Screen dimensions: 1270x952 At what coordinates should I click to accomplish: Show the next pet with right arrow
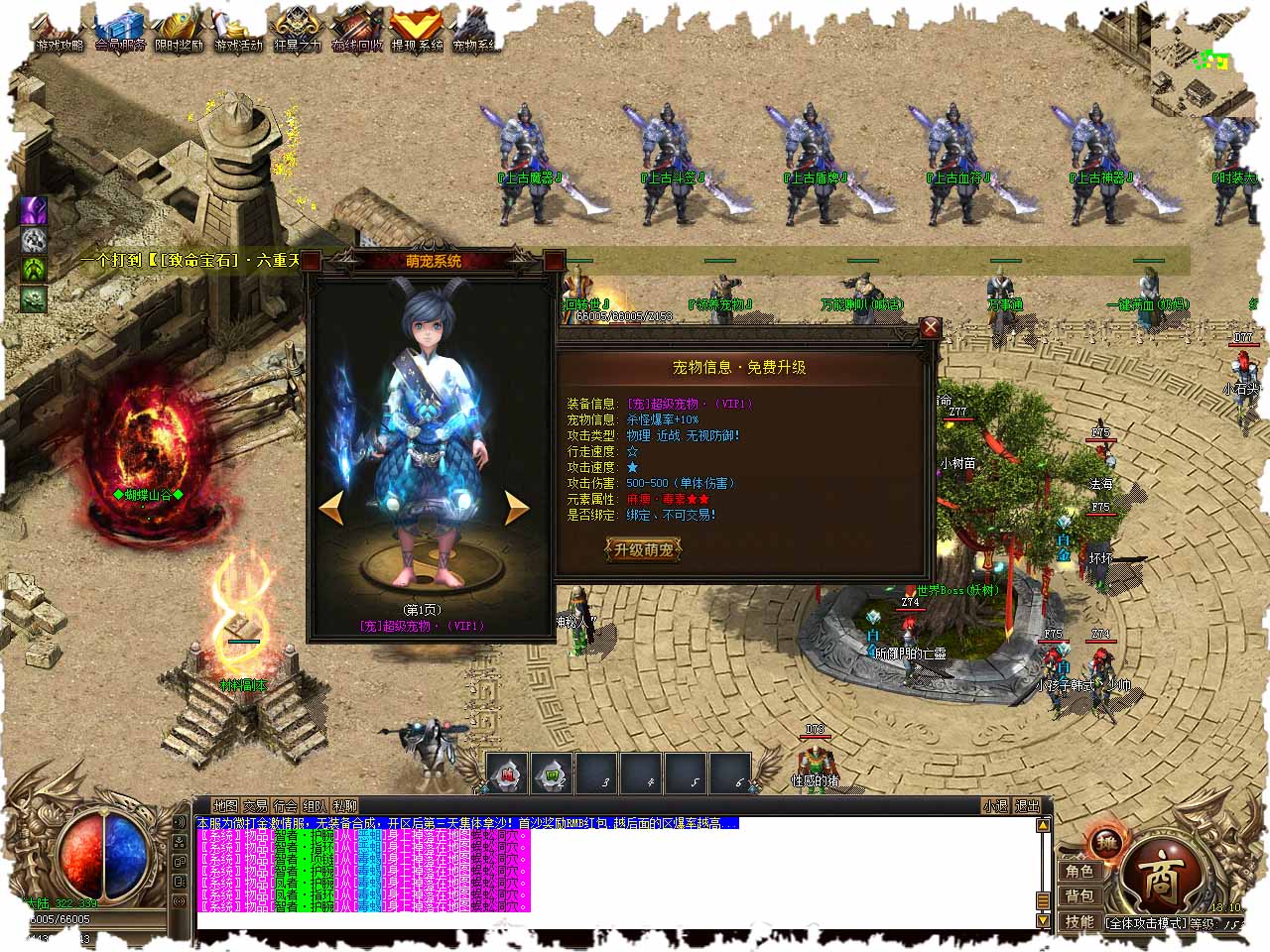tap(517, 508)
